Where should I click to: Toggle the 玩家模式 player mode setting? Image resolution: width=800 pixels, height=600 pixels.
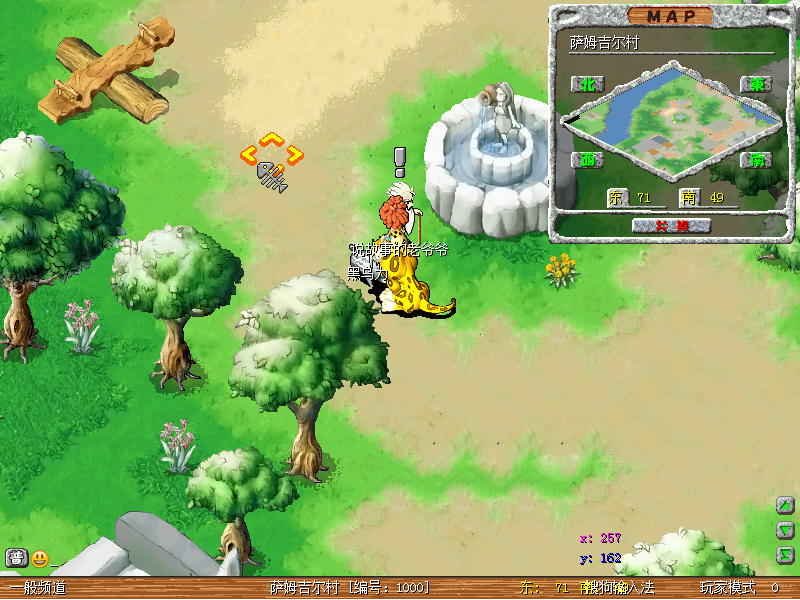727,588
